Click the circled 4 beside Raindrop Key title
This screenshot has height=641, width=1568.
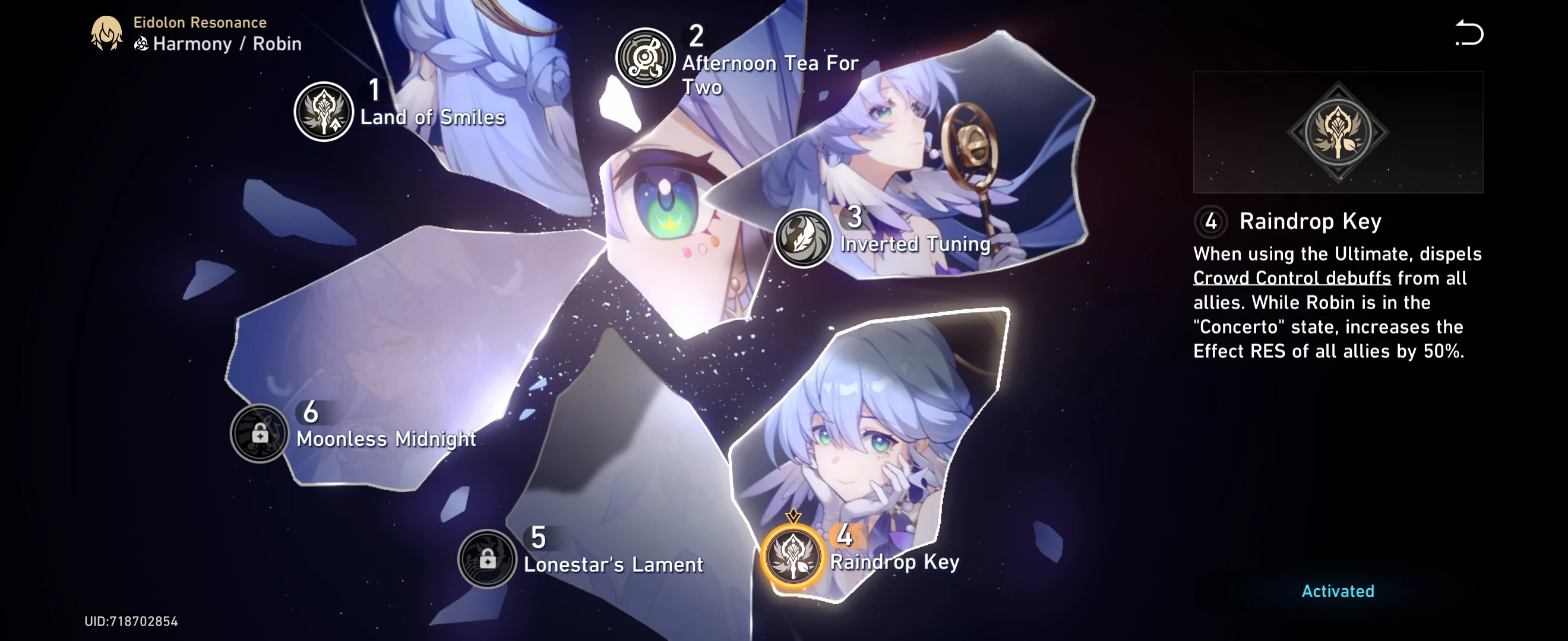tap(1210, 223)
